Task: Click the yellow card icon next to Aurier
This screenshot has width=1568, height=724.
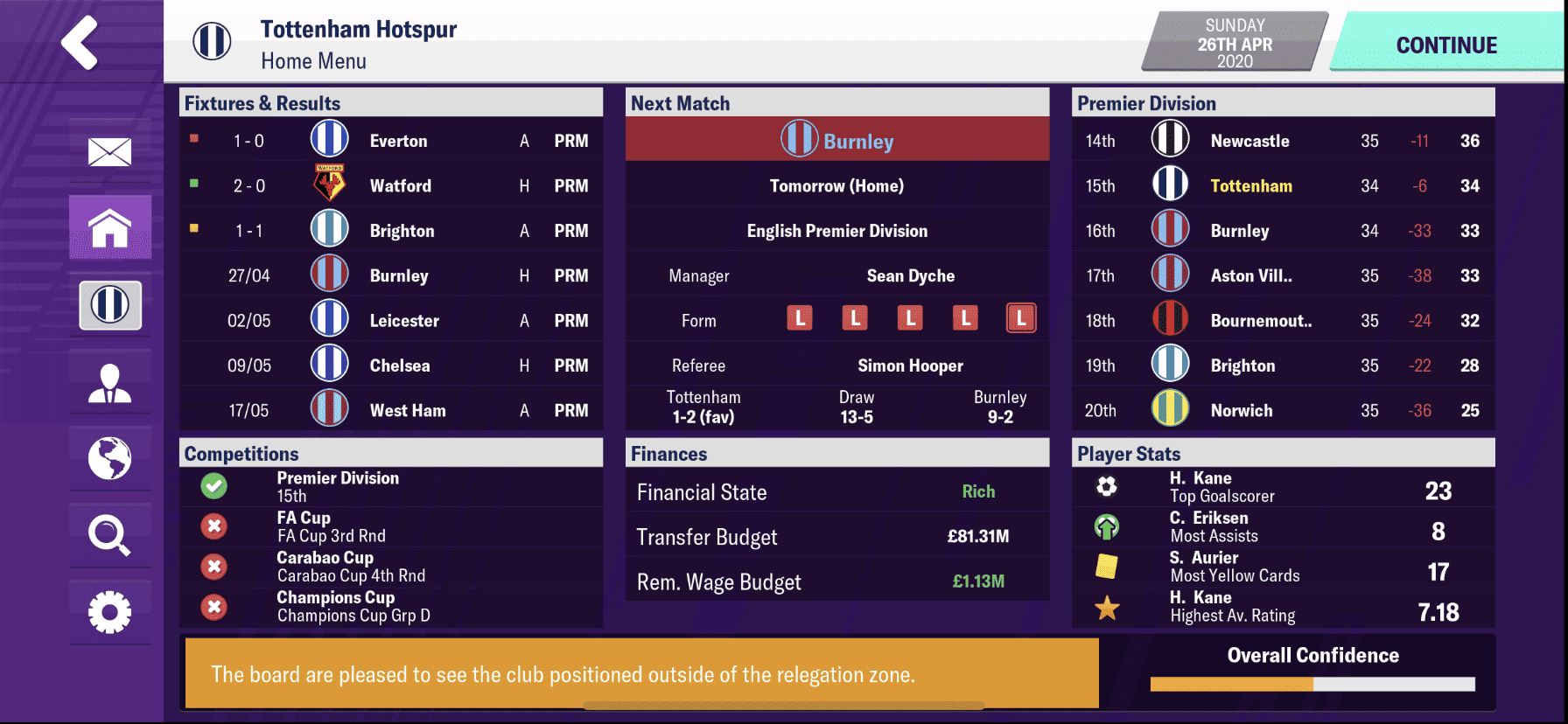Action: point(1108,567)
